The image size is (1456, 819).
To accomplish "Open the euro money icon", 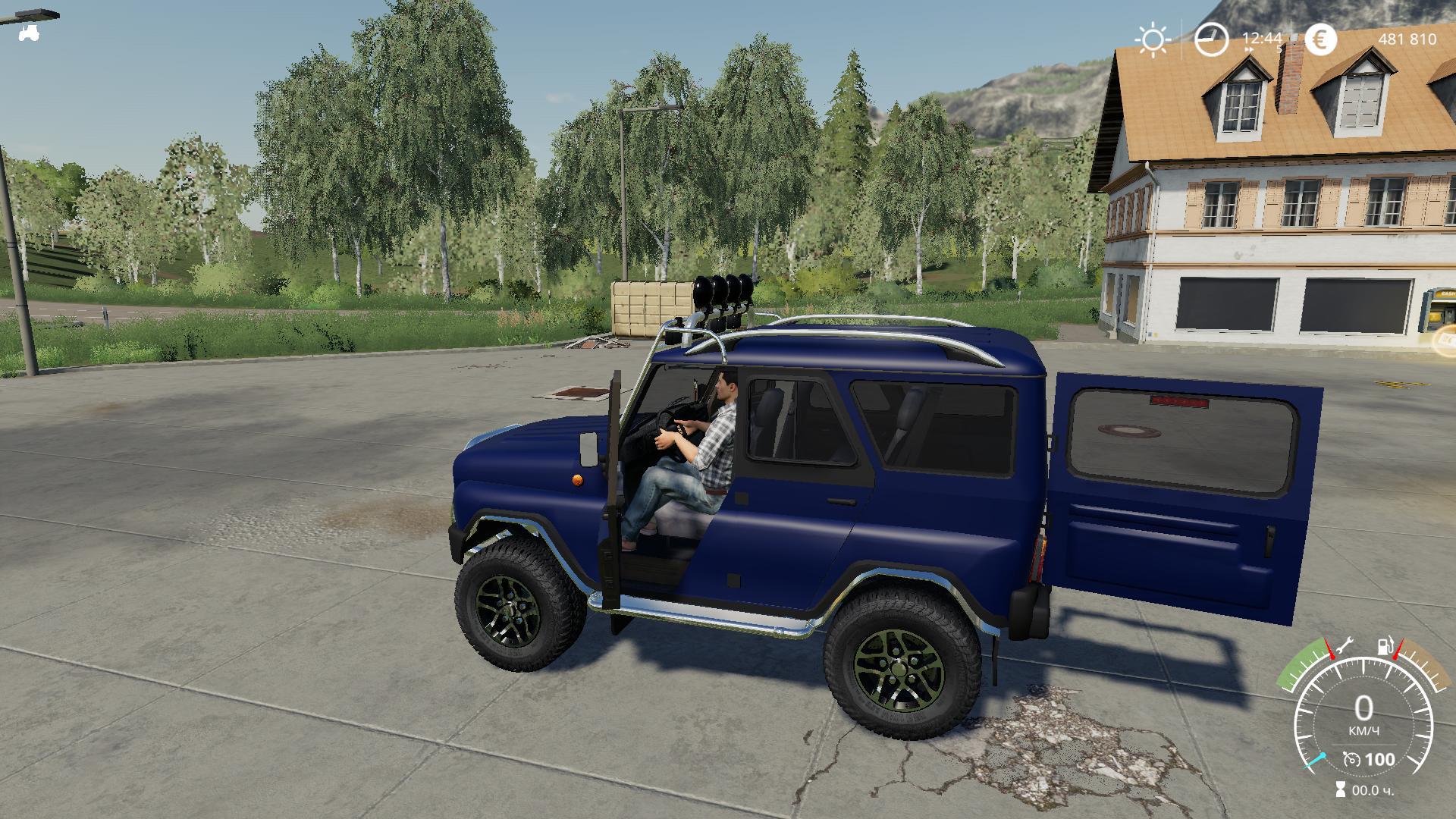I will (x=1321, y=39).
